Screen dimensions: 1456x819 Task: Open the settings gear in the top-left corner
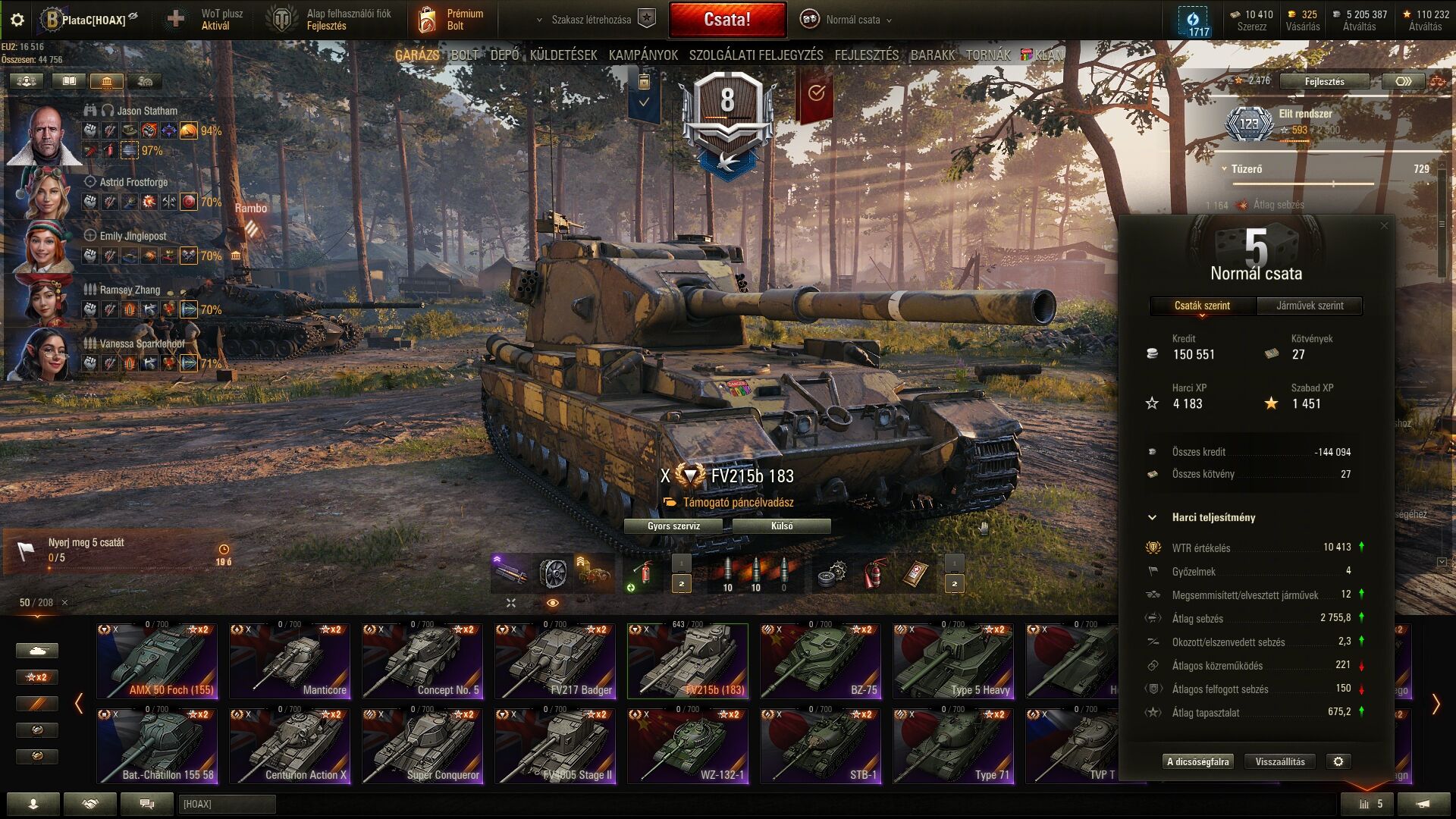[x=17, y=20]
